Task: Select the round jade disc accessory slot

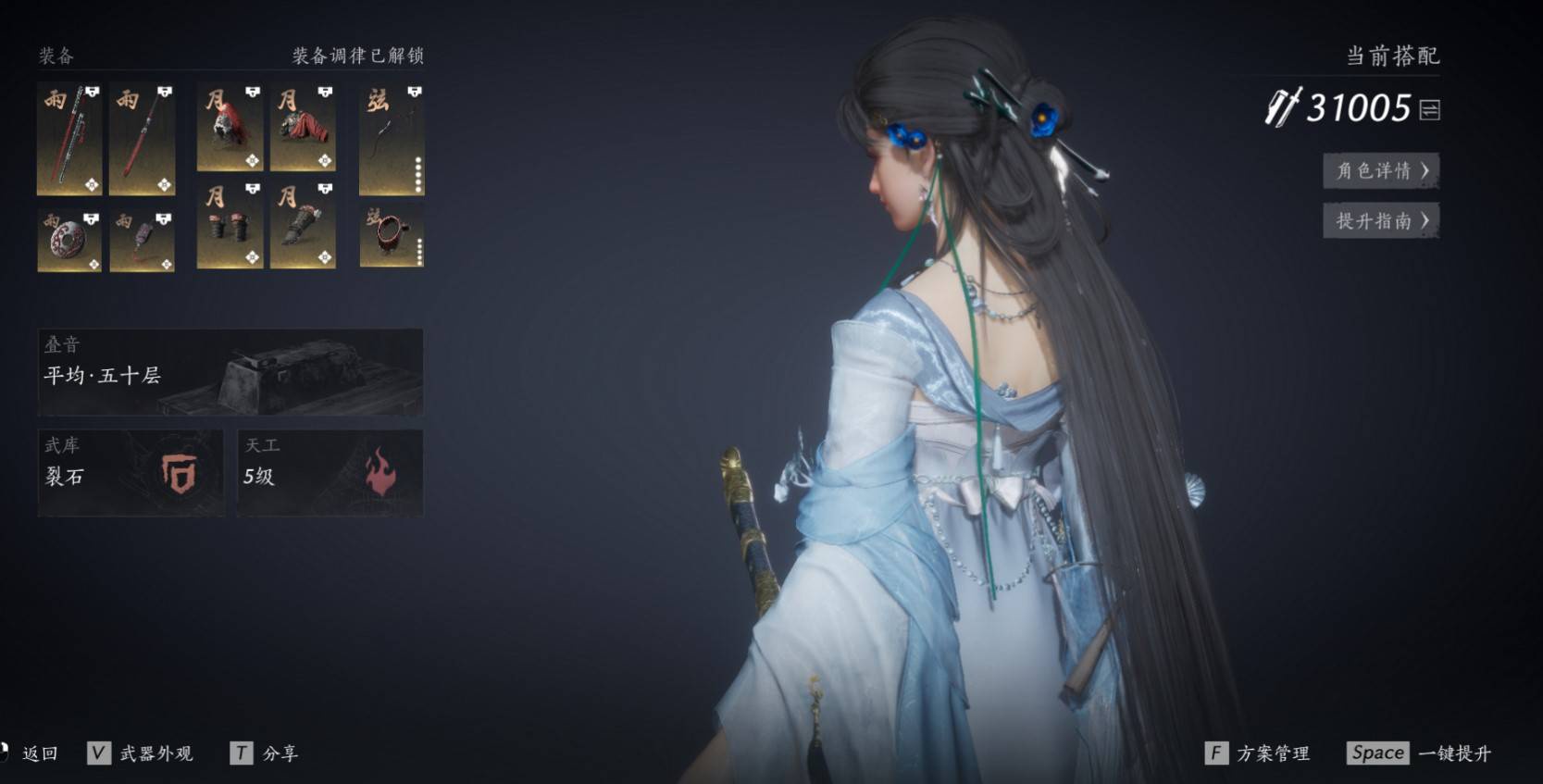Action: (69, 241)
